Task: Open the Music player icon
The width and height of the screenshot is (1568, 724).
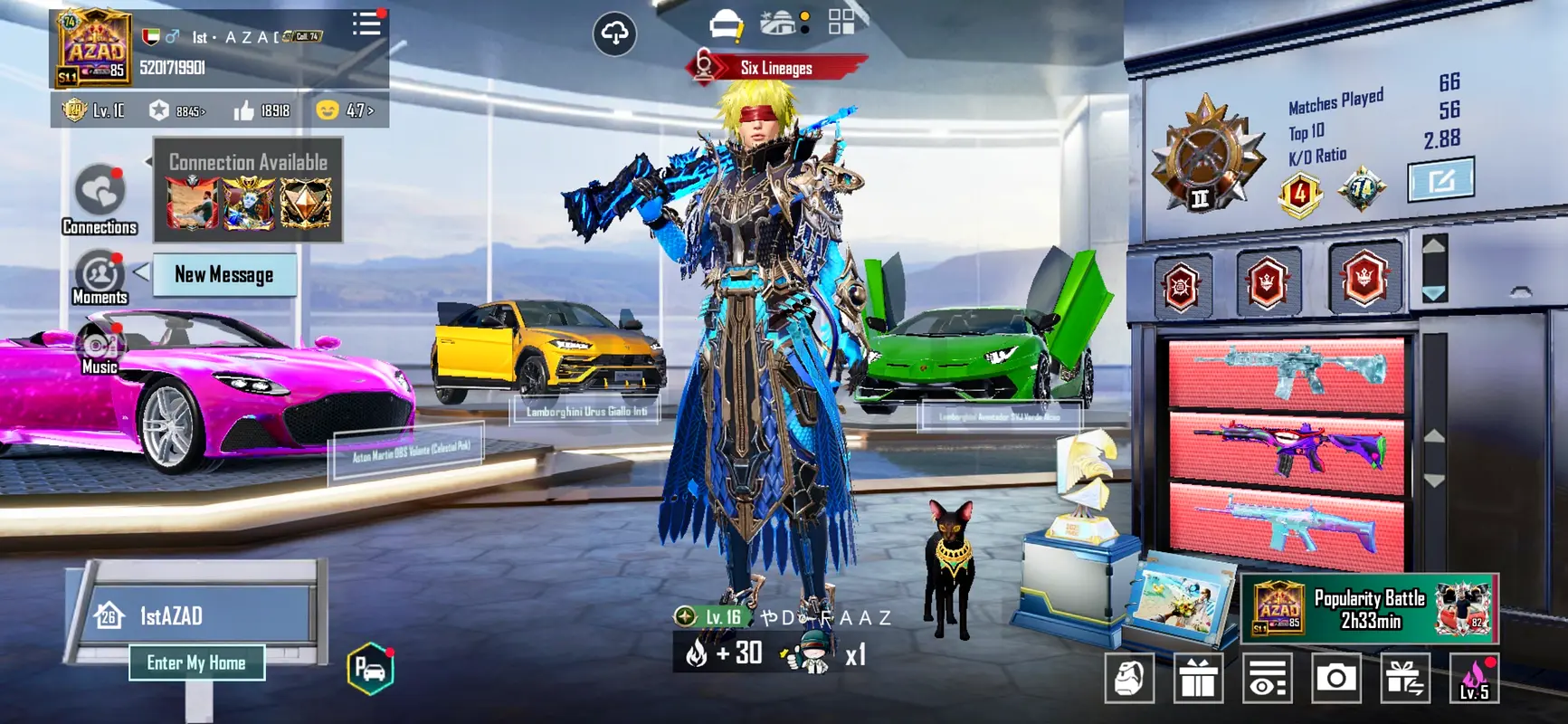Action: pos(100,350)
